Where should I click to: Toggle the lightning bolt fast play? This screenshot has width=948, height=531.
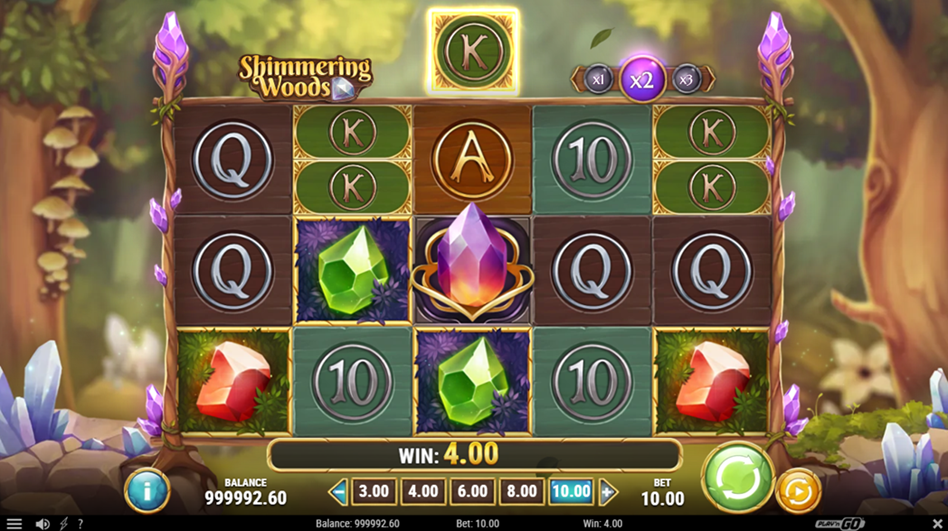pyautogui.click(x=64, y=523)
